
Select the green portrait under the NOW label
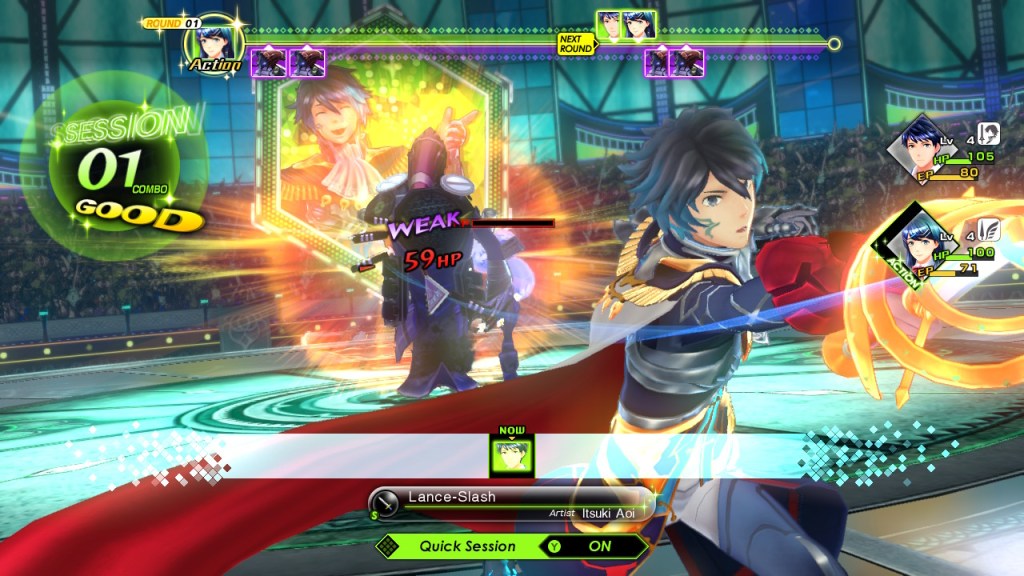(x=512, y=455)
